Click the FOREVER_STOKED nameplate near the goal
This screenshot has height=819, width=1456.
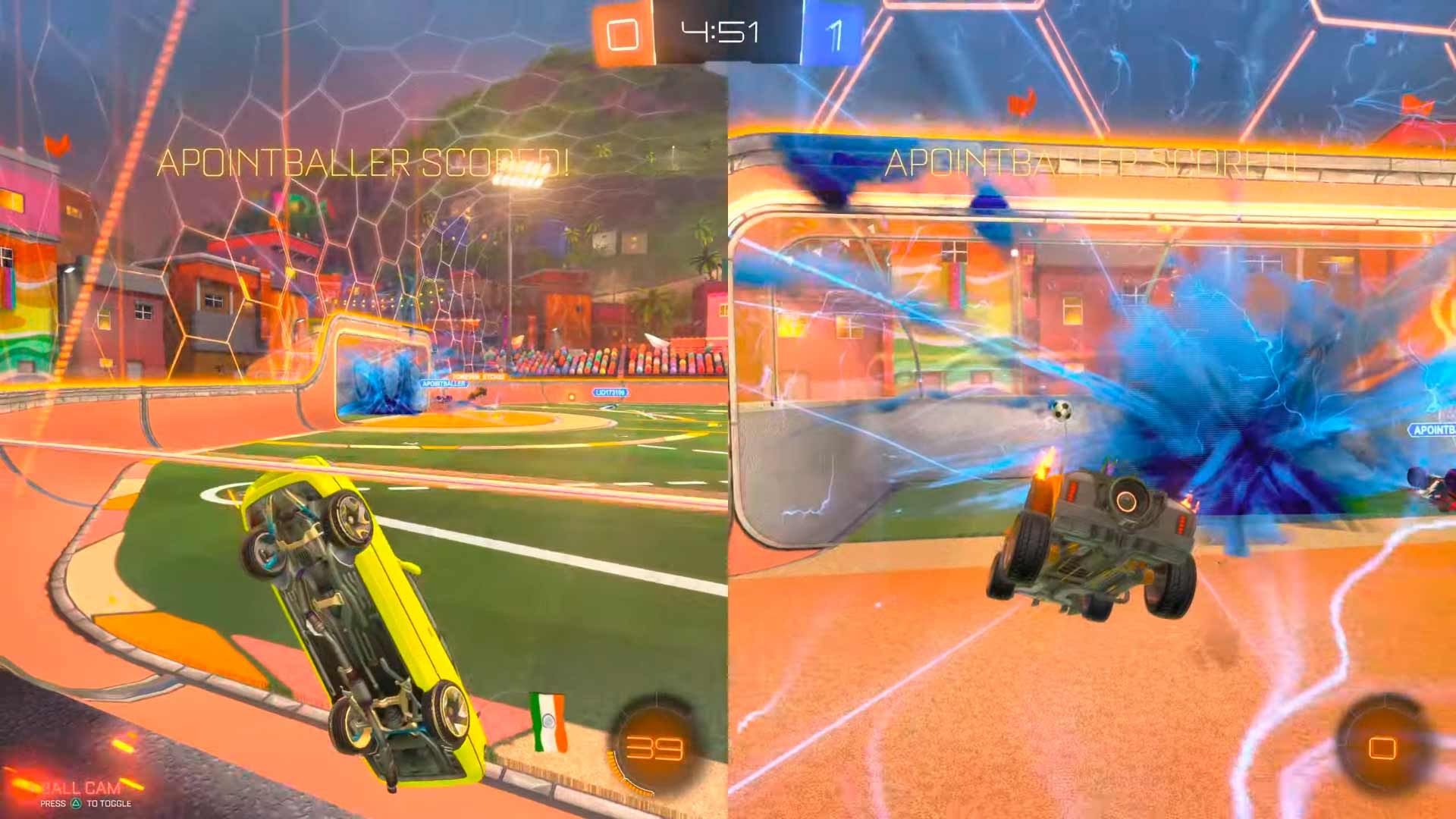pyautogui.click(x=479, y=376)
